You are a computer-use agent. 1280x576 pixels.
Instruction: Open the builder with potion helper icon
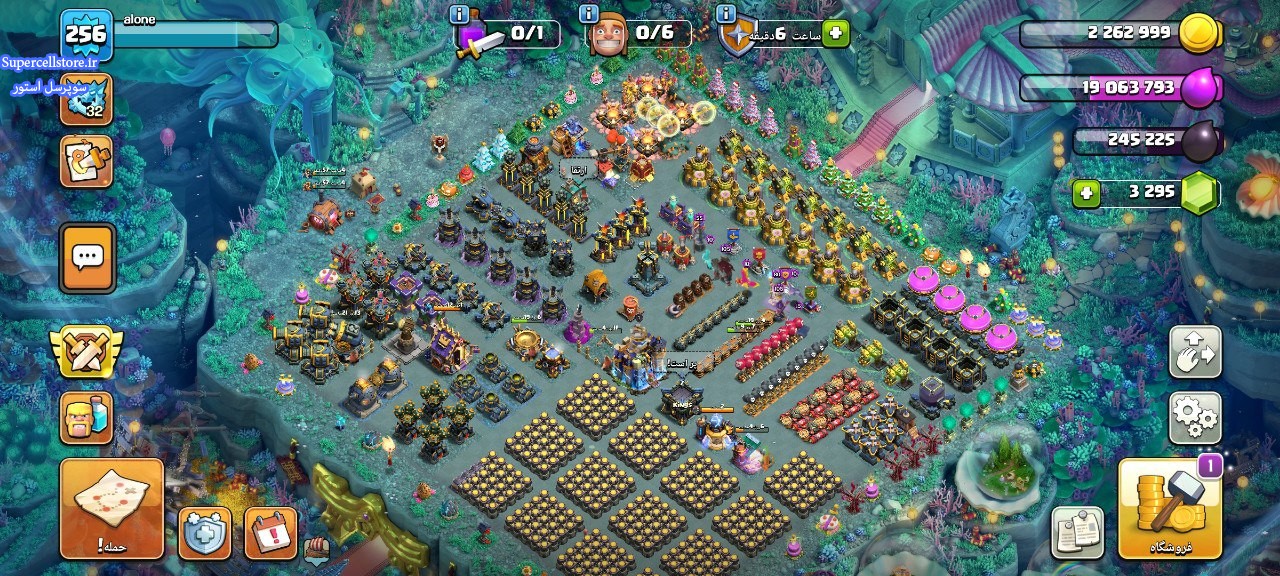(87, 417)
